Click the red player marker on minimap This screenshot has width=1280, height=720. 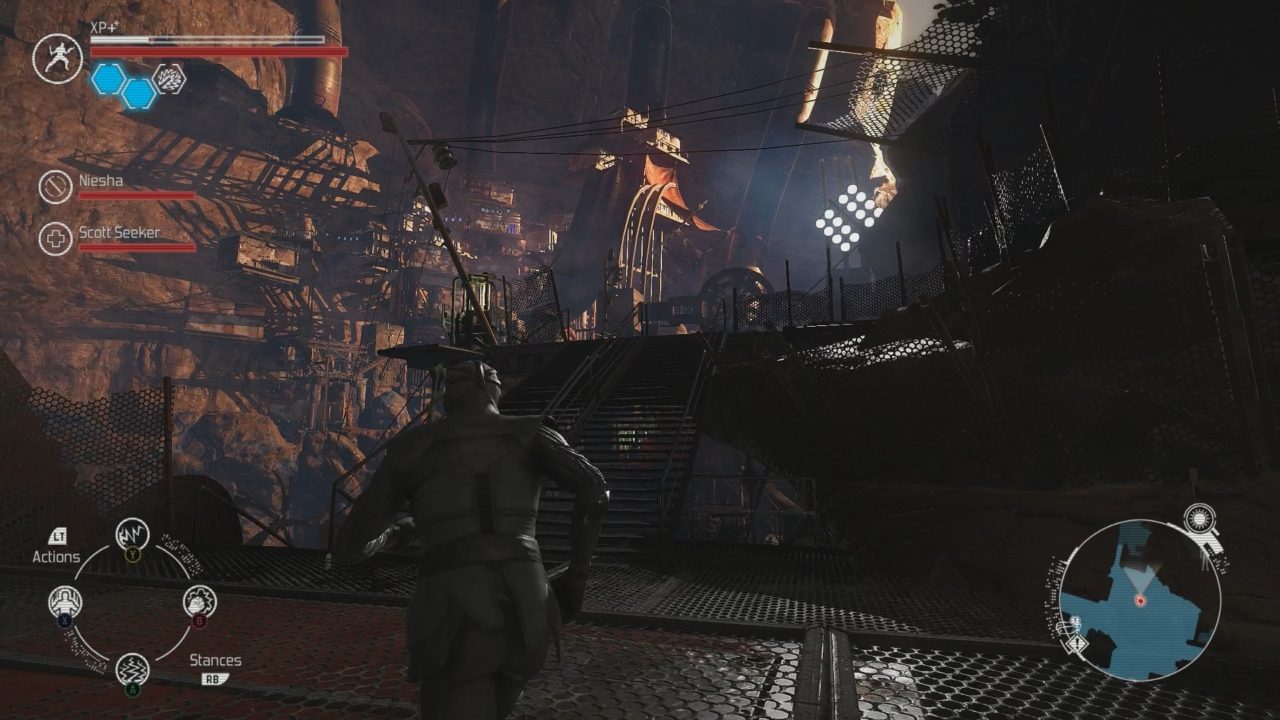click(1139, 600)
